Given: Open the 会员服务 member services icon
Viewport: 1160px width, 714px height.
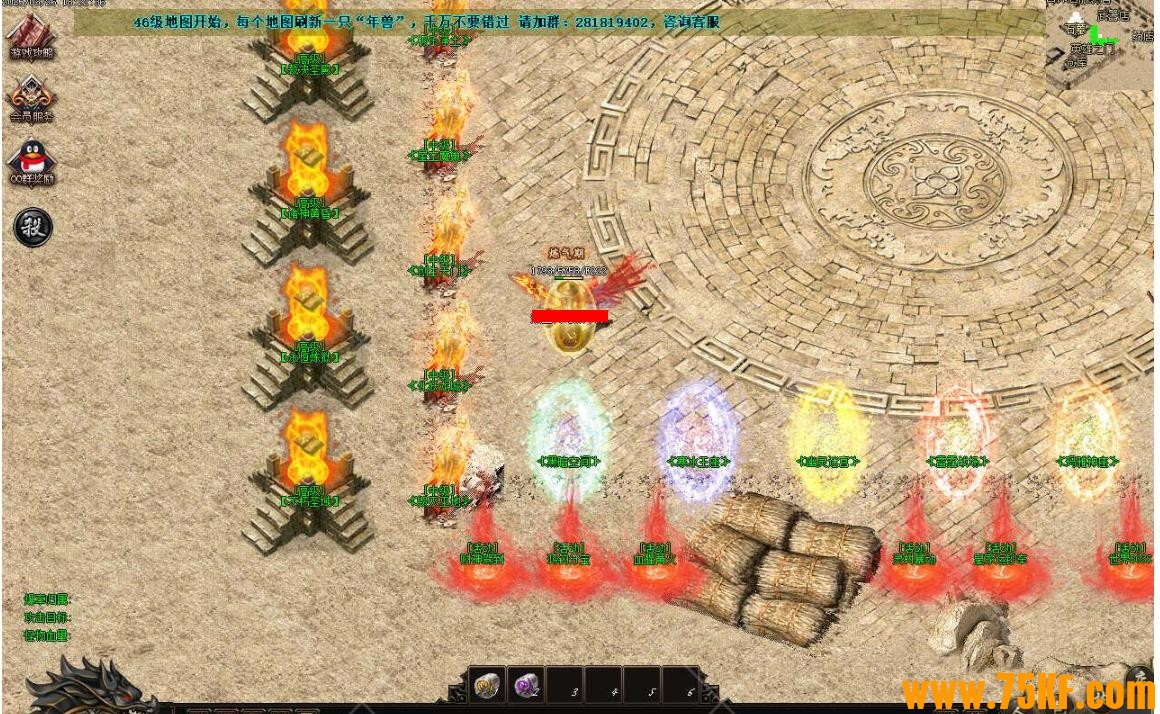Looking at the screenshot, I should pyautogui.click(x=31, y=98).
